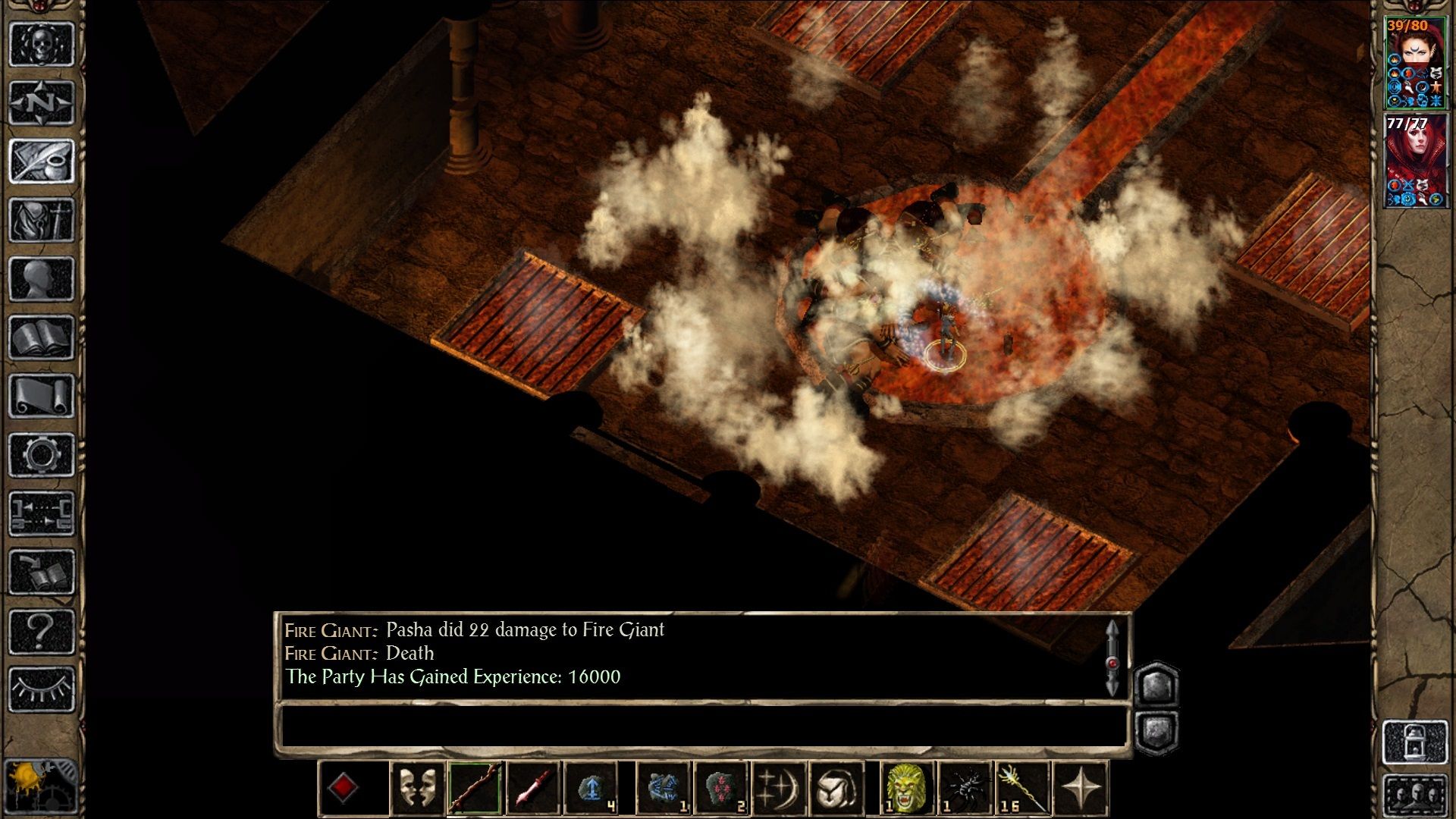Image resolution: width=1456 pixels, height=819 pixels.
Task: Open the area map compass icon
Action: click(x=42, y=100)
